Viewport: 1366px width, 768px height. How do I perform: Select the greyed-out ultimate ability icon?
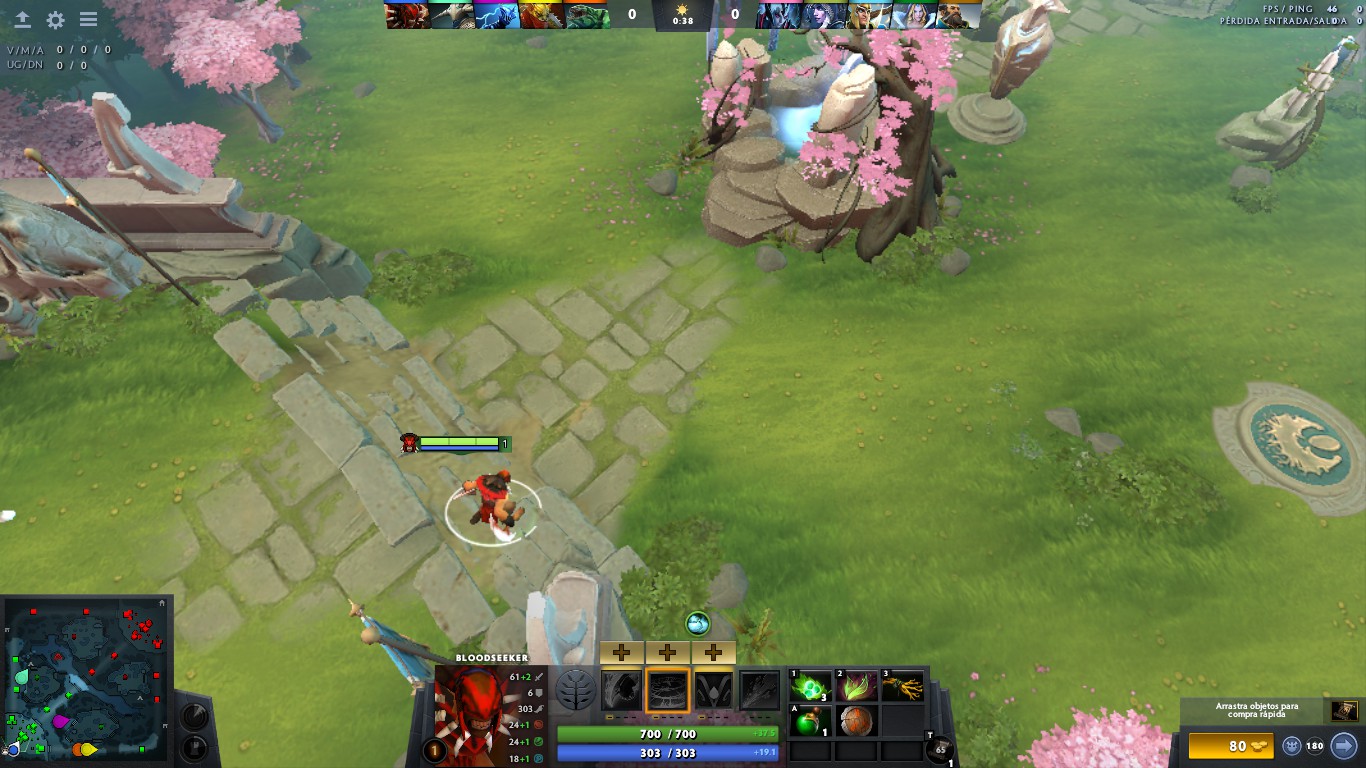click(x=759, y=690)
